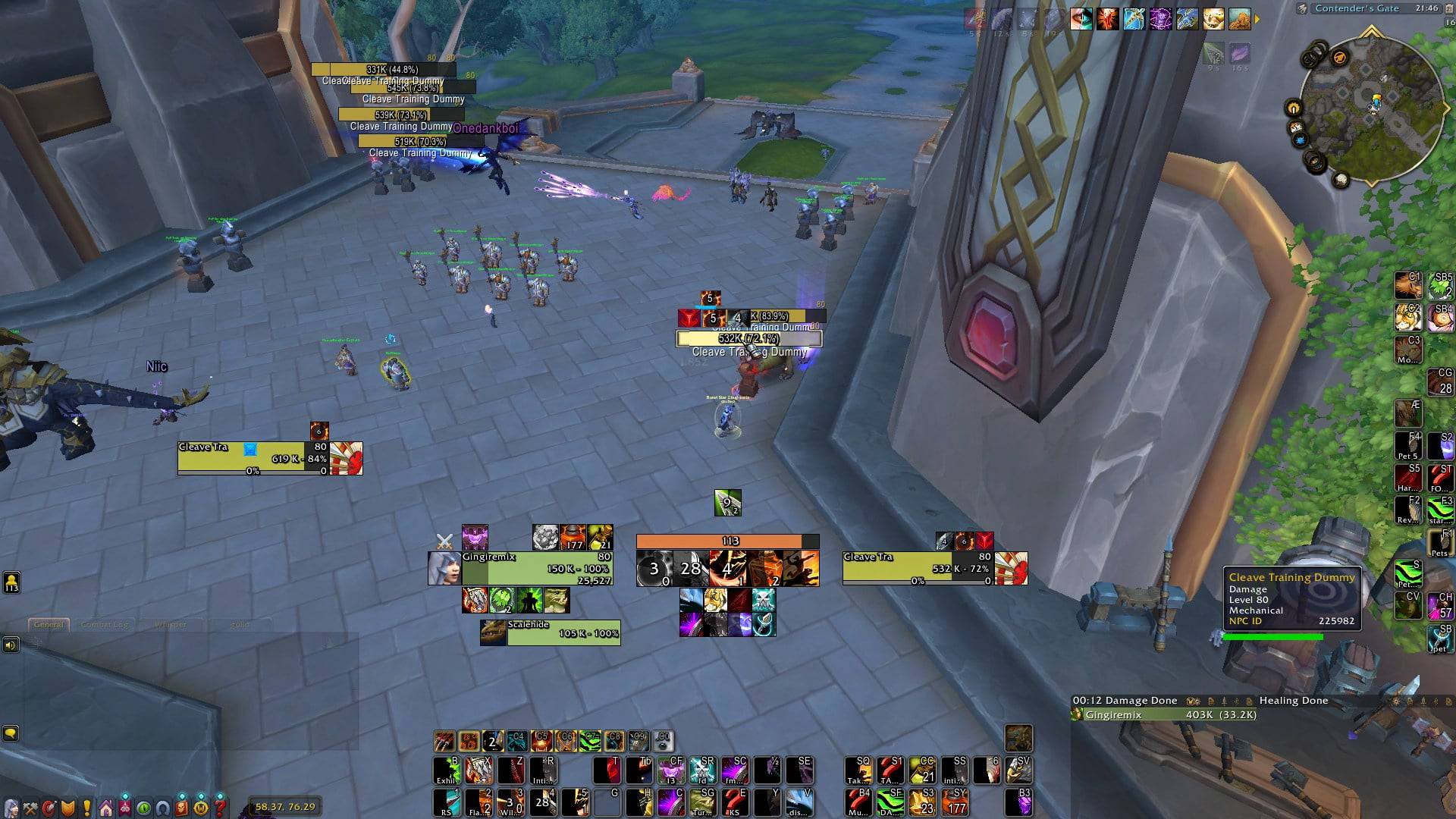Click the yellow chat bubble button
Image resolution: width=1456 pixels, height=819 pixels.
pos(11,733)
